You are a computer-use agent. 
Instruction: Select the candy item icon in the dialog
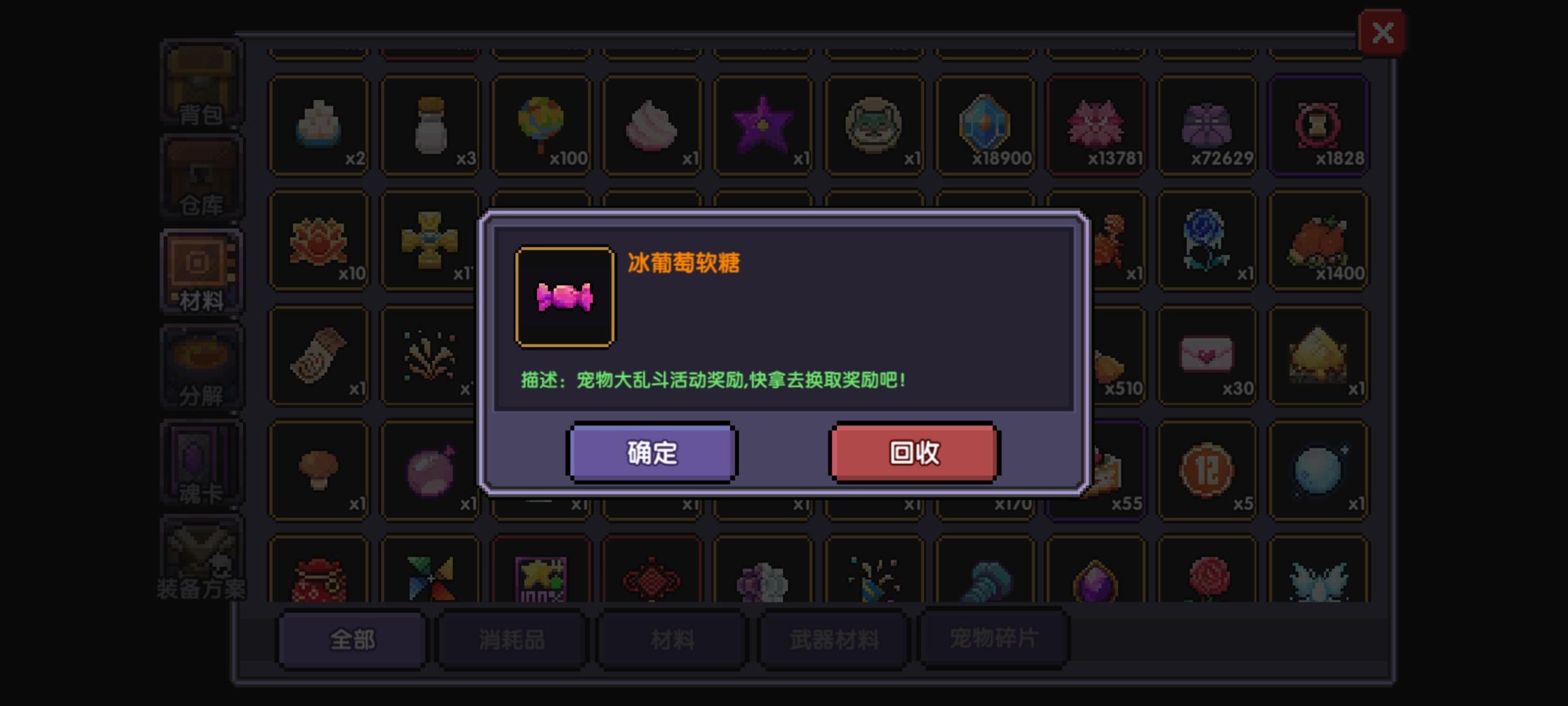[565, 295]
